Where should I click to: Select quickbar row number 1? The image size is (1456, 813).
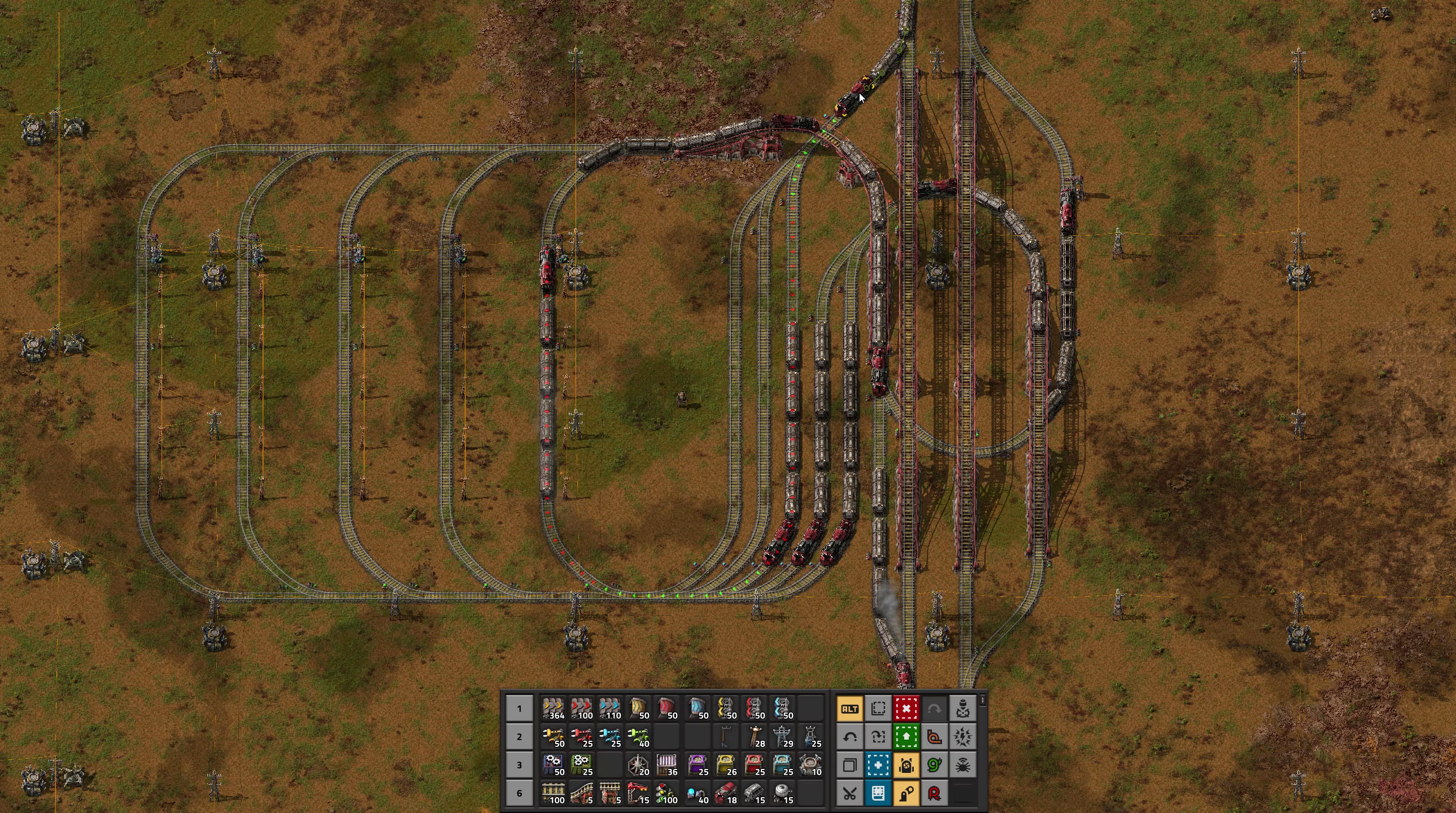coord(520,709)
